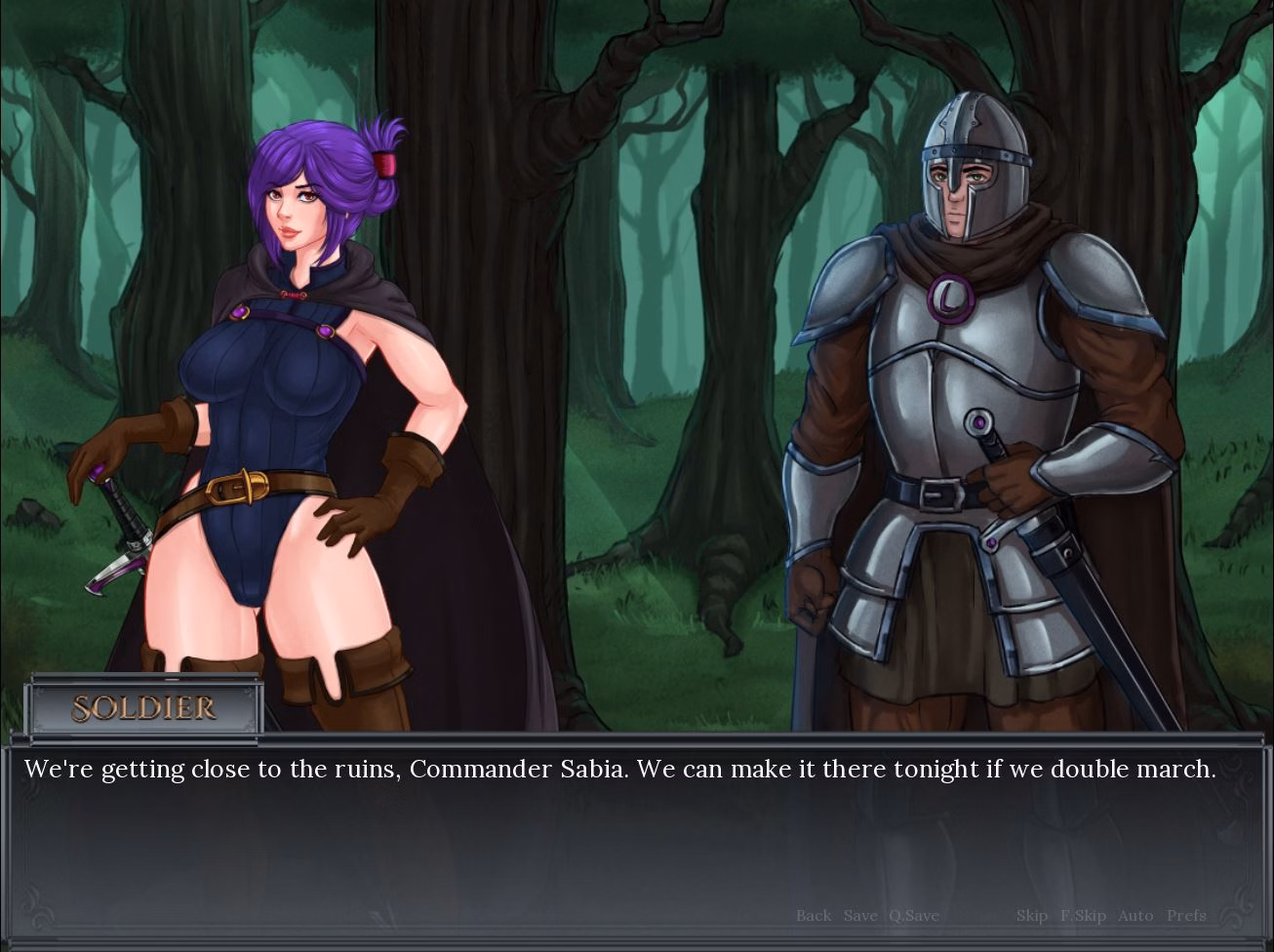
Task: Click the dialogue text to advance
Action: 621,769
